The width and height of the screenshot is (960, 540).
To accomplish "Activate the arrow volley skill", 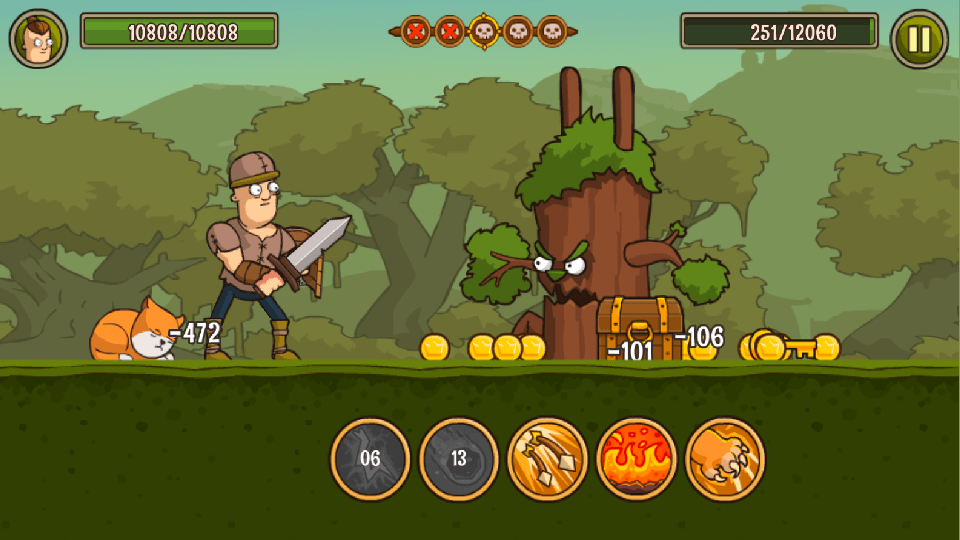I will coord(547,459).
